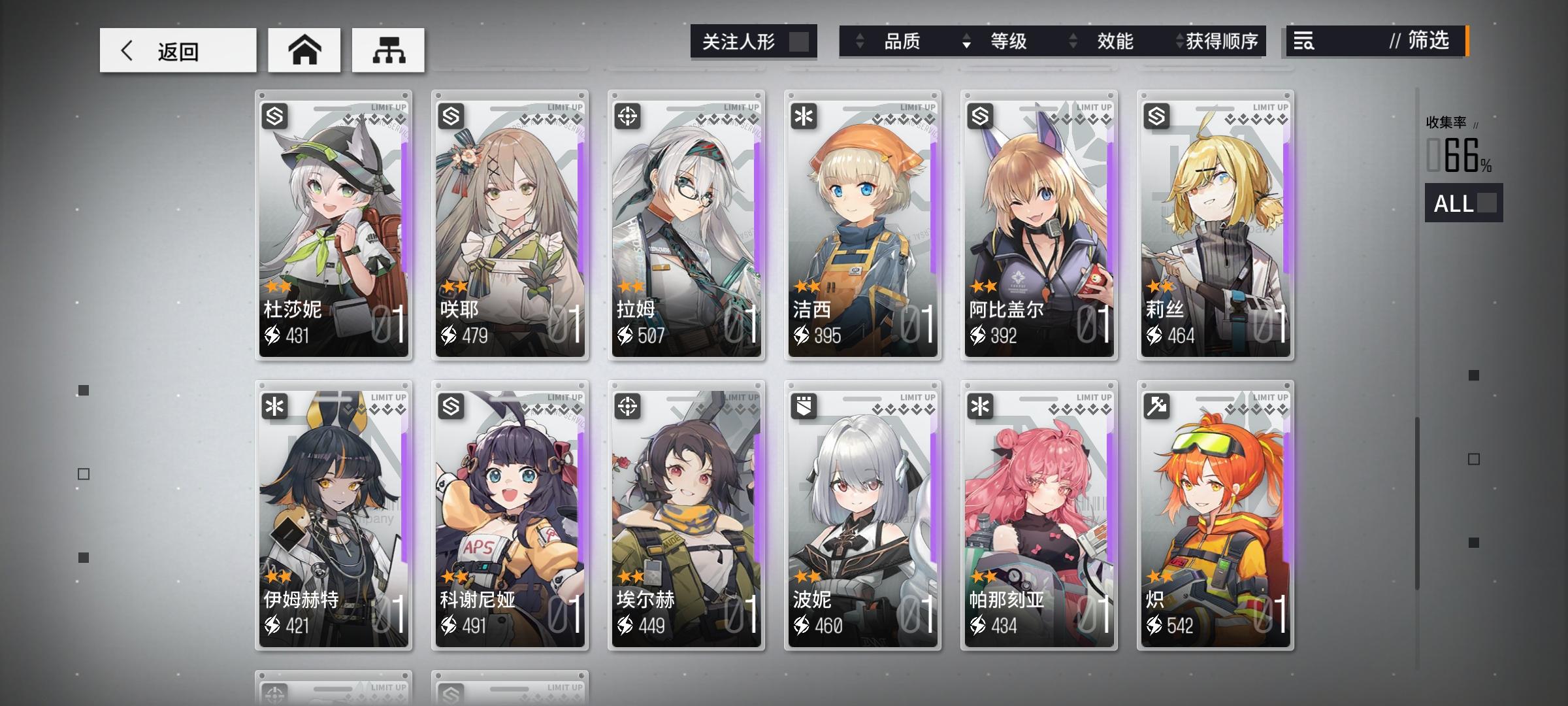Click the lightning power icon on 科谢尼娅's card
The image size is (1568, 706).
click(450, 626)
